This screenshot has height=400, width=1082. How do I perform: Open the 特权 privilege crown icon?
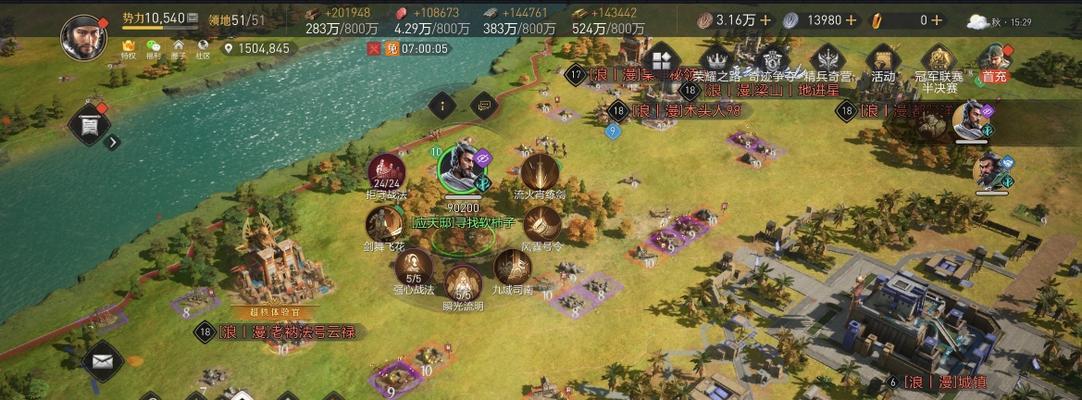pos(128,48)
